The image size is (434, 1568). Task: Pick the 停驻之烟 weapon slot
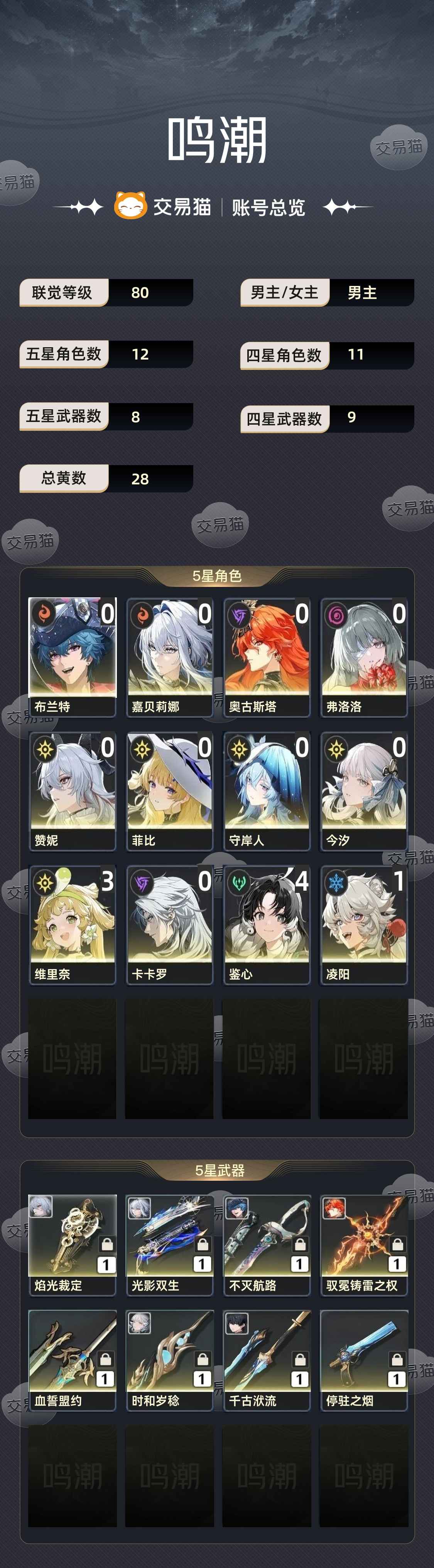click(x=364, y=1359)
